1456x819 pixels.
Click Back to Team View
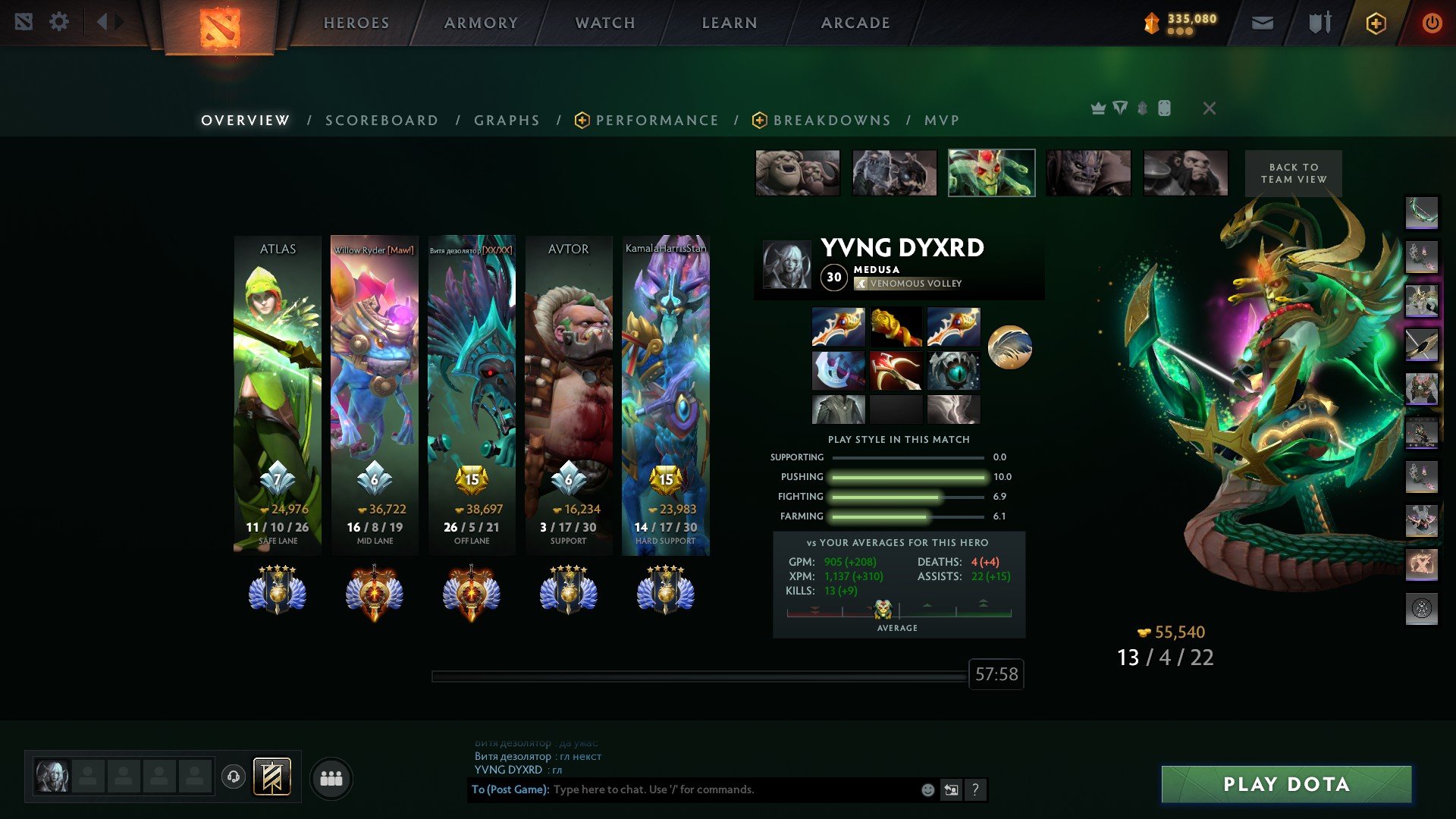click(1294, 174)
